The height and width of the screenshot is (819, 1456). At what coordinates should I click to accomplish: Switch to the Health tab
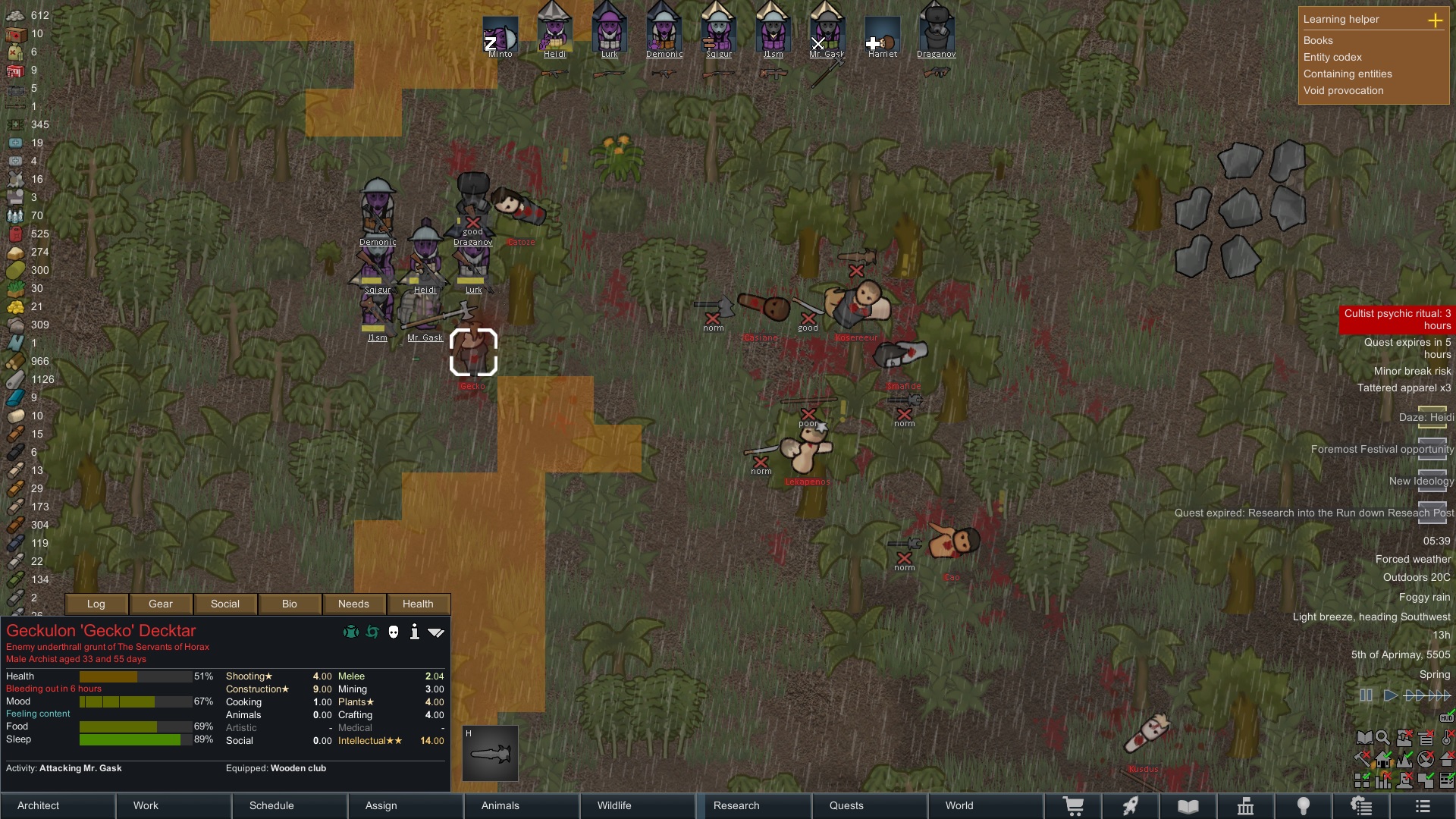coord(418,604)
